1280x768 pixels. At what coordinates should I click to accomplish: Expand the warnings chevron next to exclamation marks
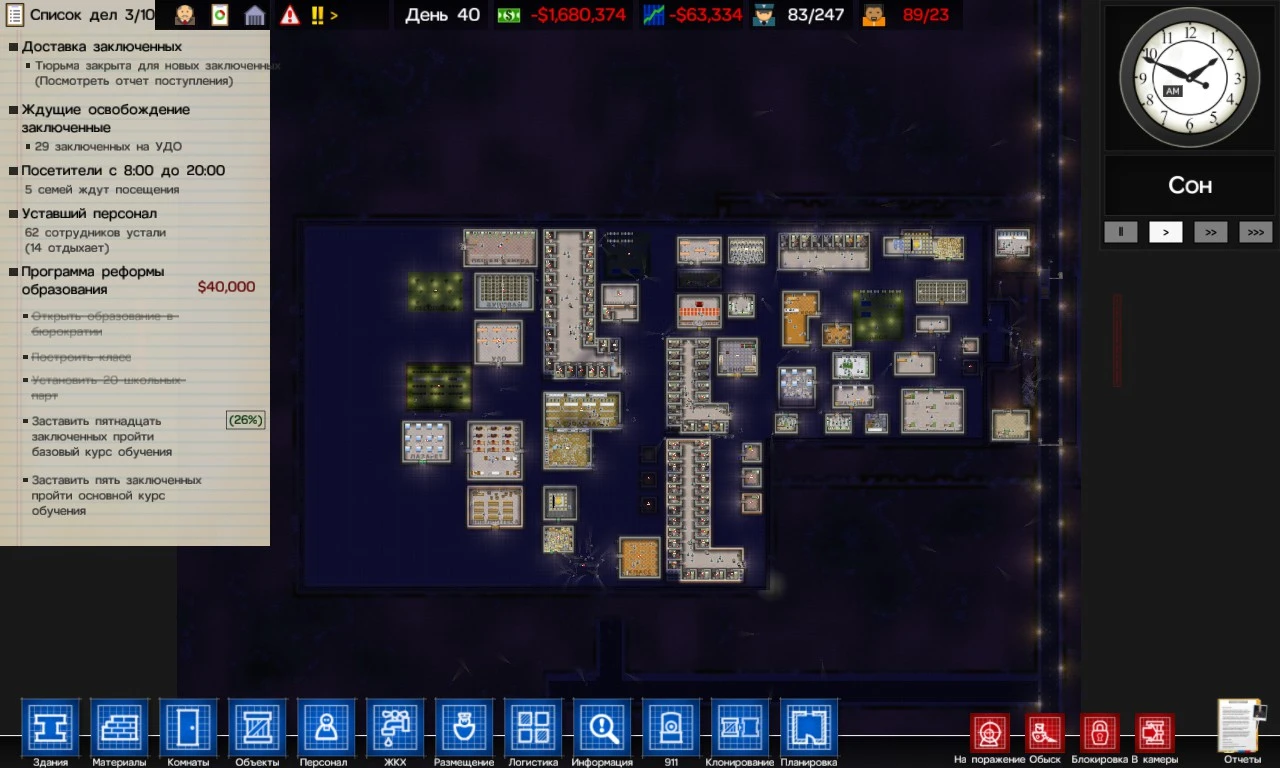point(332,14)
